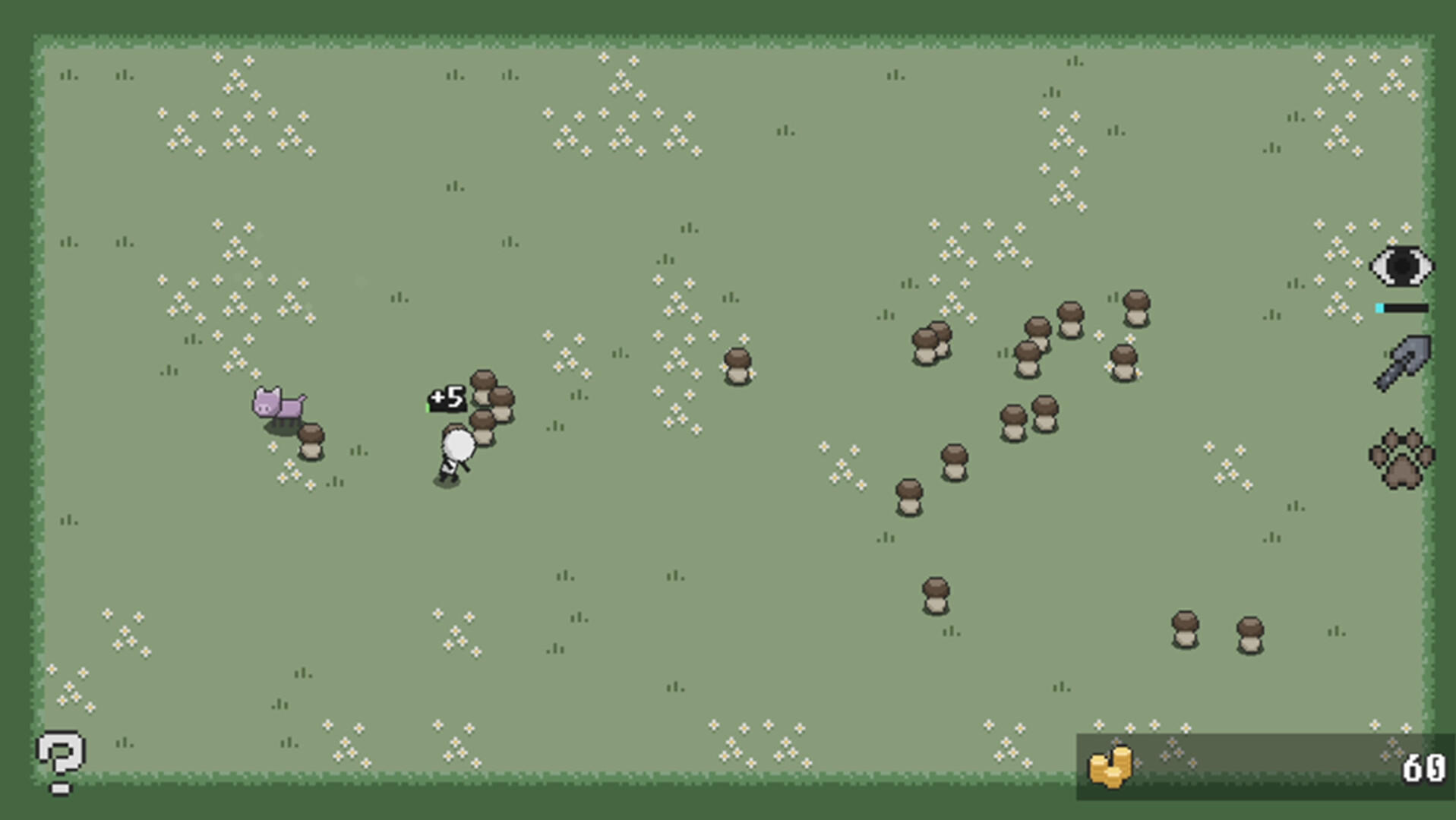The height and width of the screenshot is (820, 1456).
Task: Toggle visibility with the eye icon
Action: pos(1402,267)
